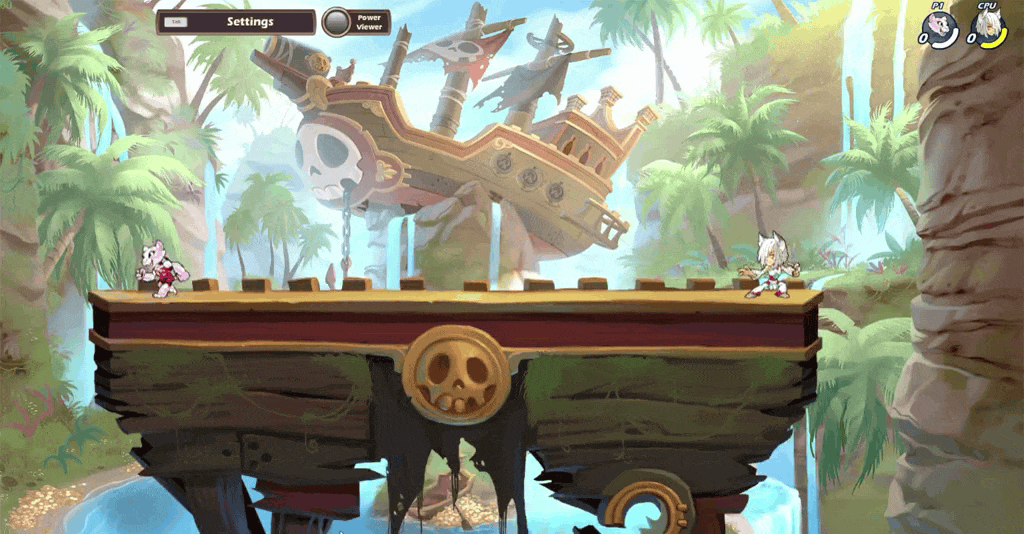Select the CPU character portrait
Image resolution: width=1024 pixels, height=534 pixels.
click(x=989, y=27)
